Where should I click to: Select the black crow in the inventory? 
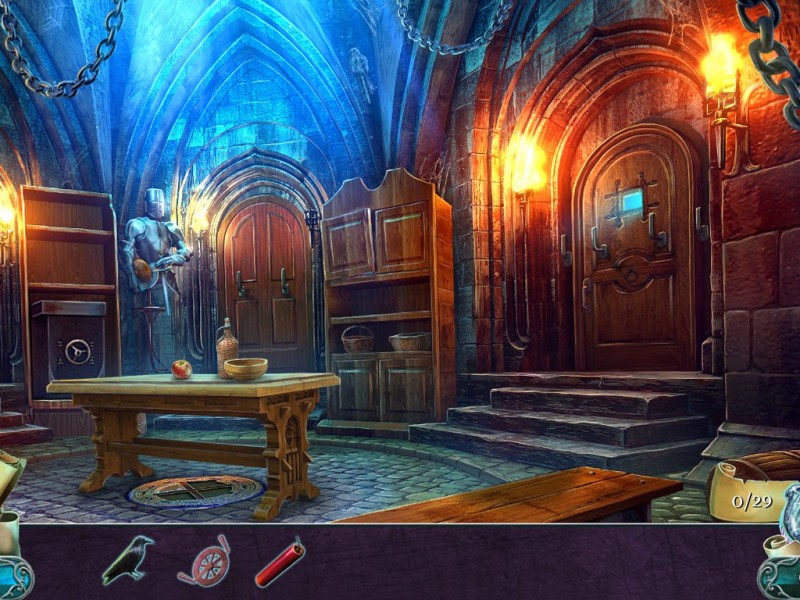pyautogui.click(x=128, y=560)
